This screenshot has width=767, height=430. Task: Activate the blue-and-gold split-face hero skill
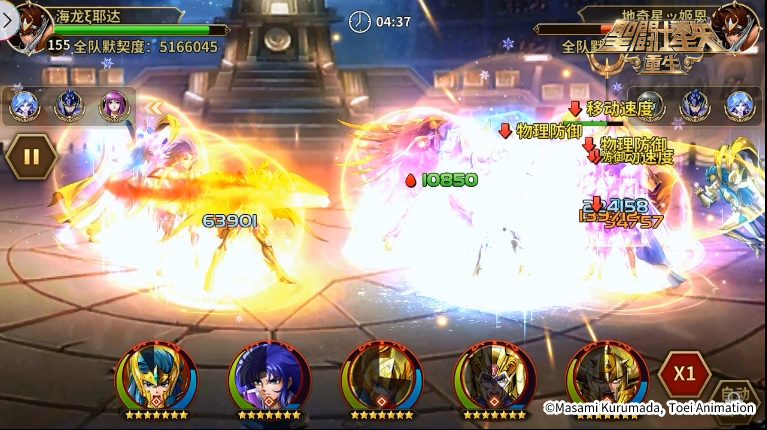(x=156, y=378)
